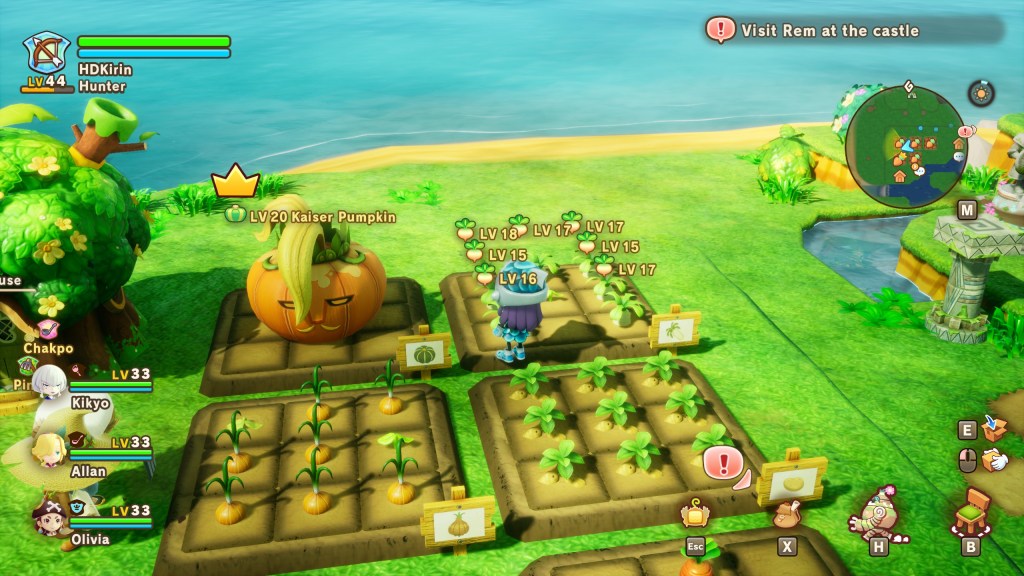Open the item pouch bag
This screenshot has height=576, width=1024.
point(787,516)
